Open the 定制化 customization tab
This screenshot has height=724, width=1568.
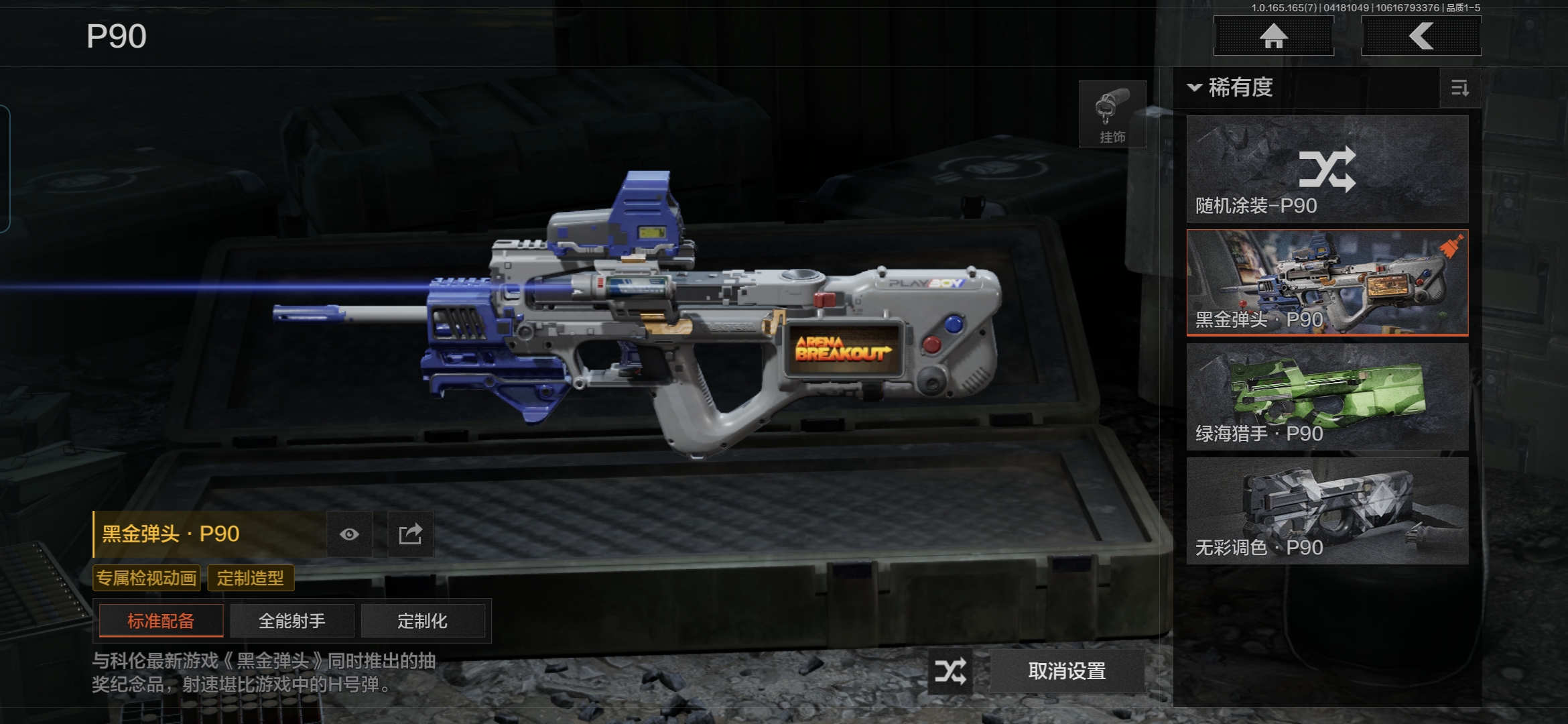tap(422, 621)
